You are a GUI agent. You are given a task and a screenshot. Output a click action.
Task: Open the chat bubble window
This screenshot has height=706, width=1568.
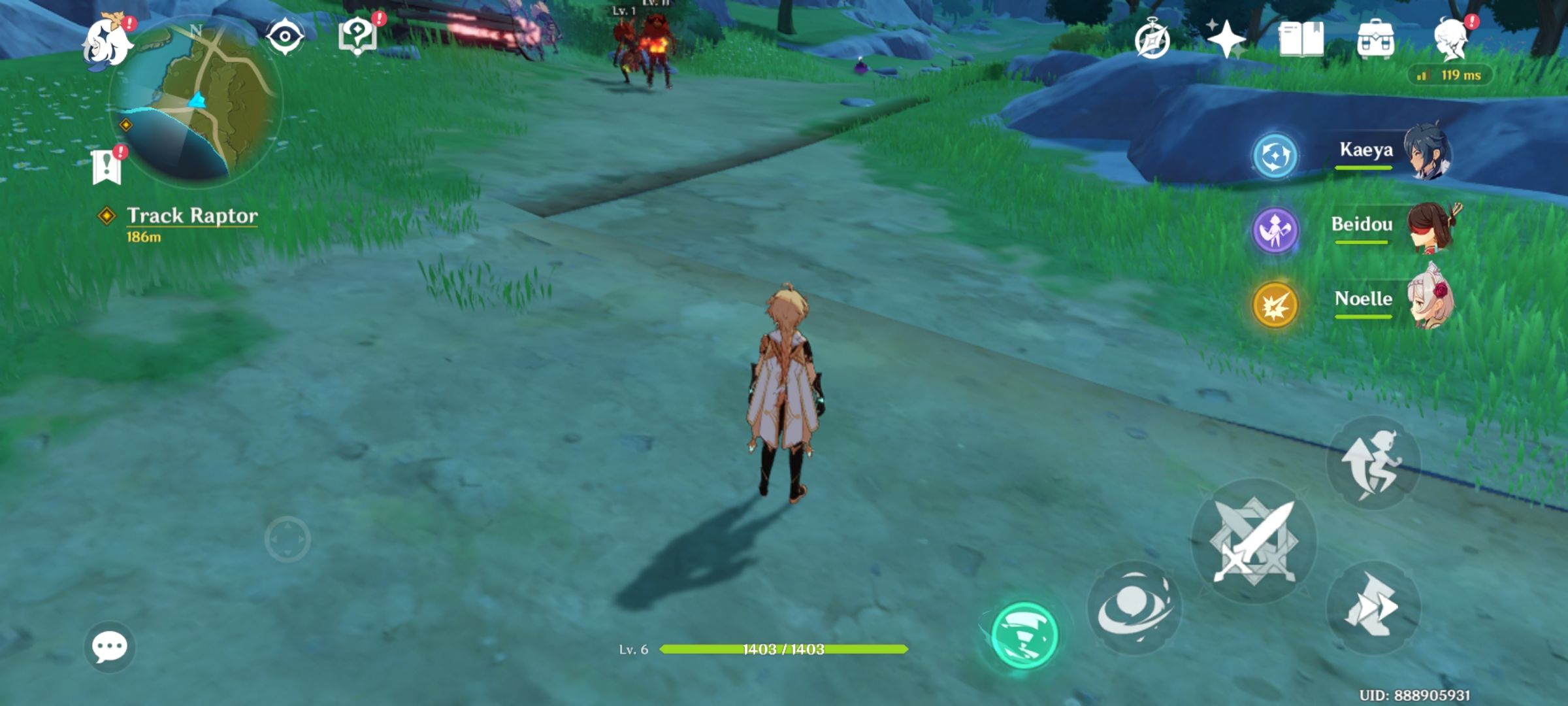pos(109,648)
